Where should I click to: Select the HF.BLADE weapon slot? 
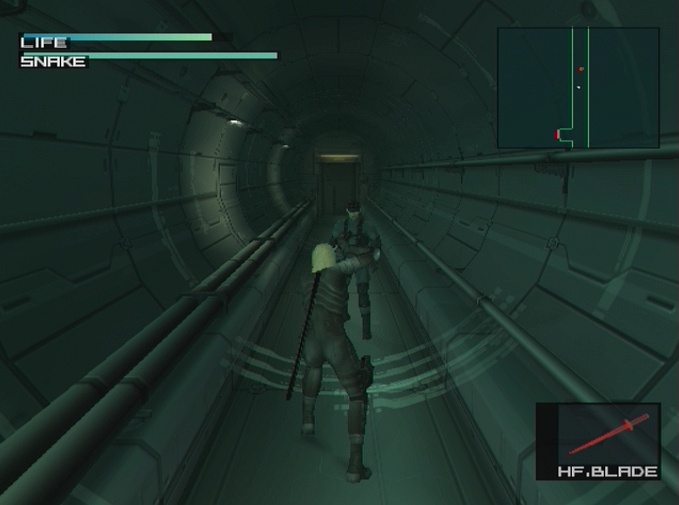[x=597, y=441]
